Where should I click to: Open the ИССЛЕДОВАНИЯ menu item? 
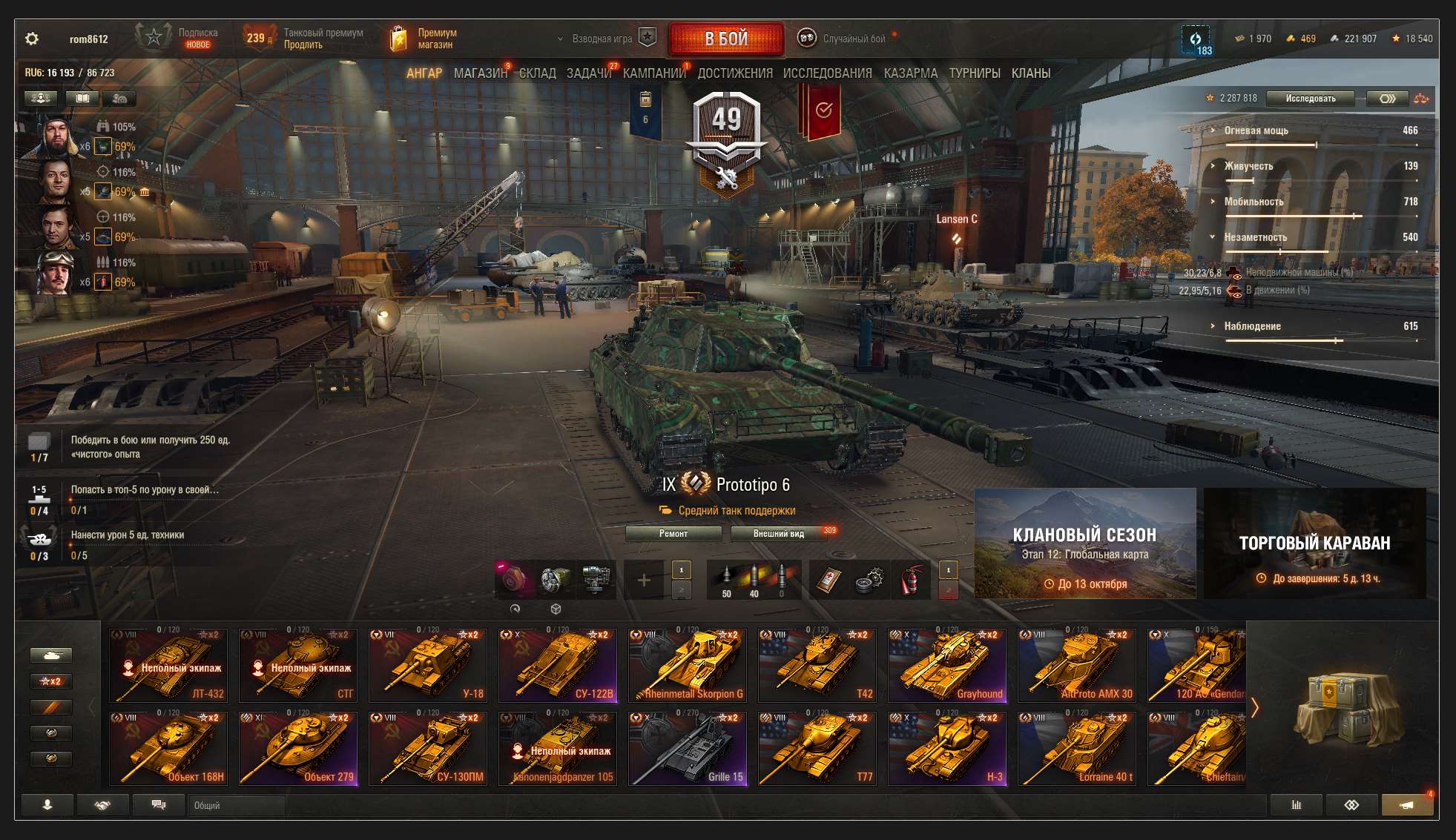tap(826, 73)
